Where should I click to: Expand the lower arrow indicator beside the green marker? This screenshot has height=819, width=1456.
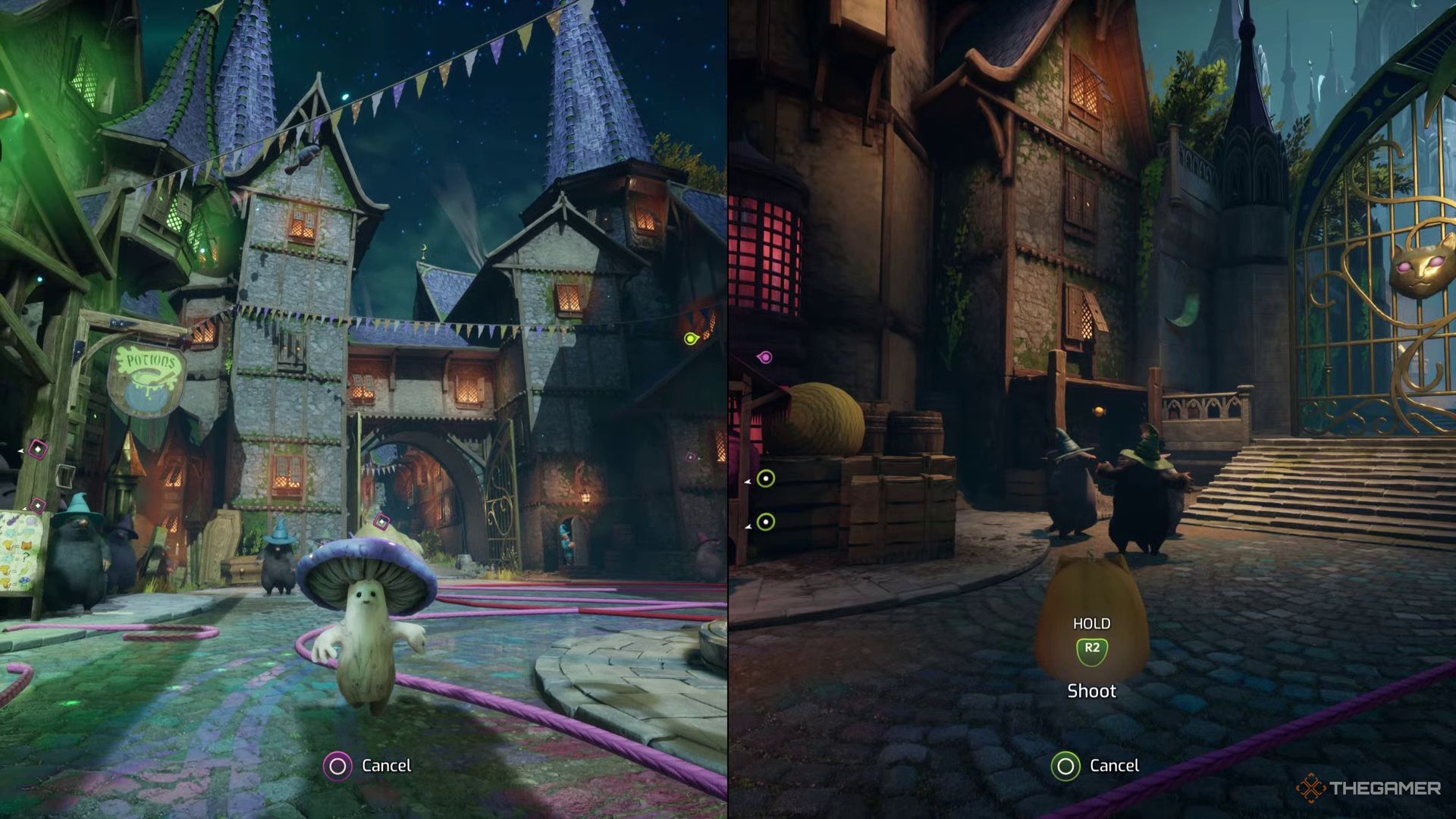748,526
